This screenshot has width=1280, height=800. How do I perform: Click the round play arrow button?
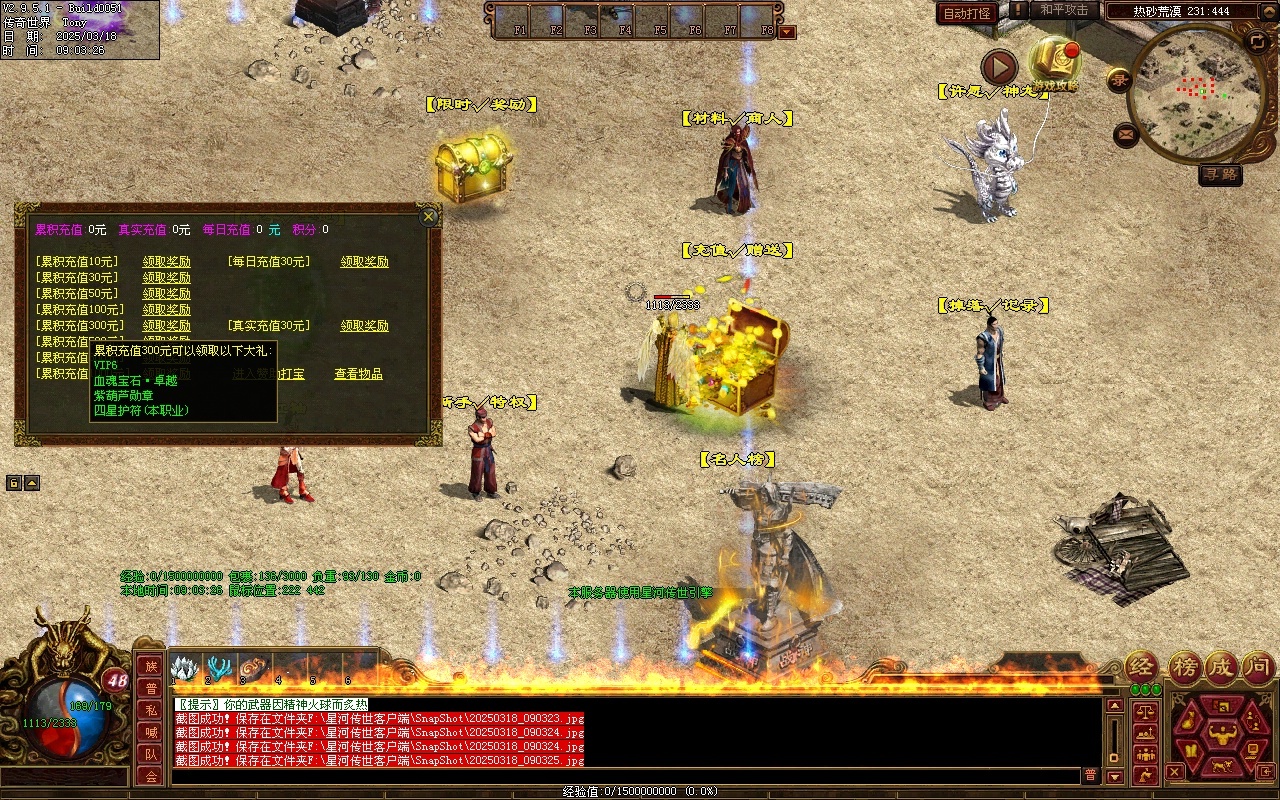[998, 67]
